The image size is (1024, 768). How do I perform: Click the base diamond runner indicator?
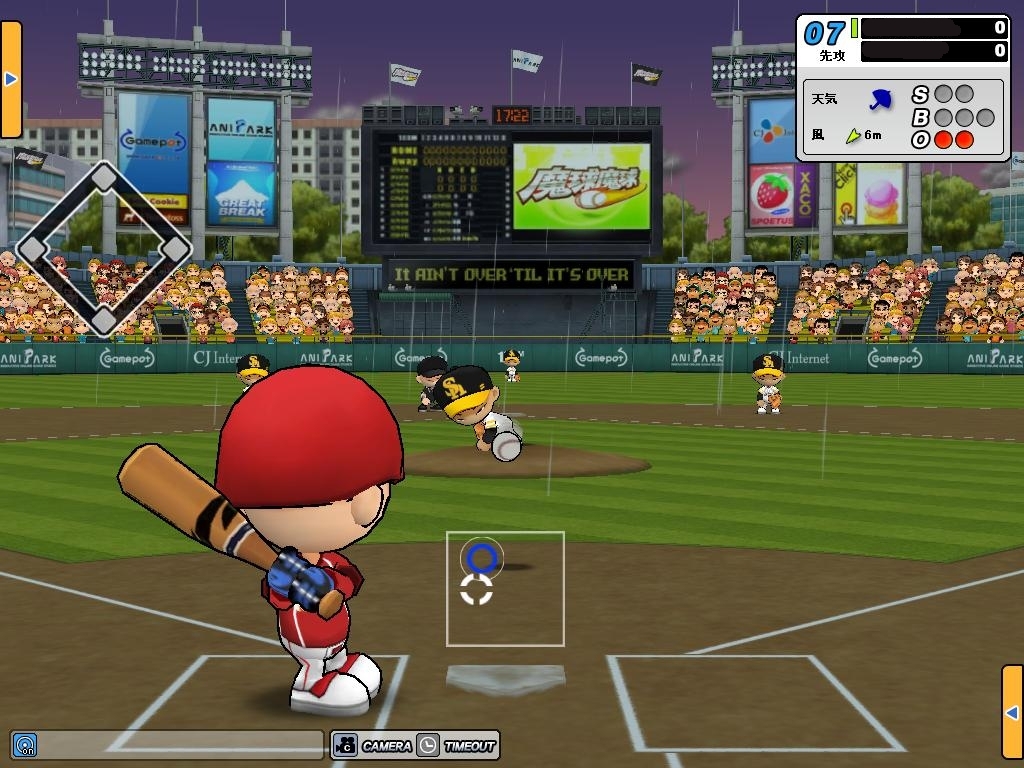point(104,249)
